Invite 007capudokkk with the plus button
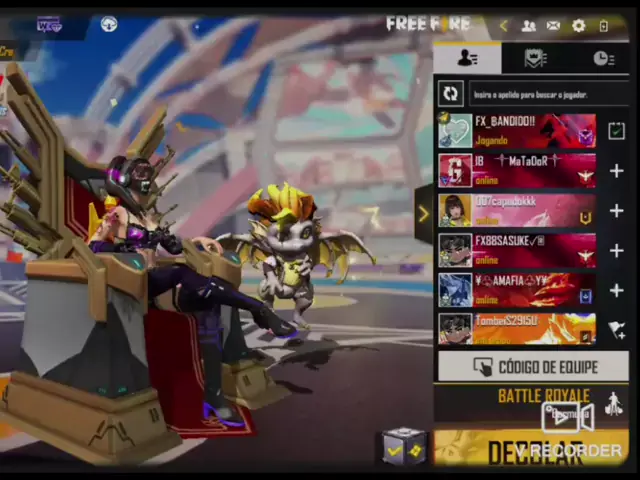The width and height of the screenshot is (640, 480). pos(616,211)
